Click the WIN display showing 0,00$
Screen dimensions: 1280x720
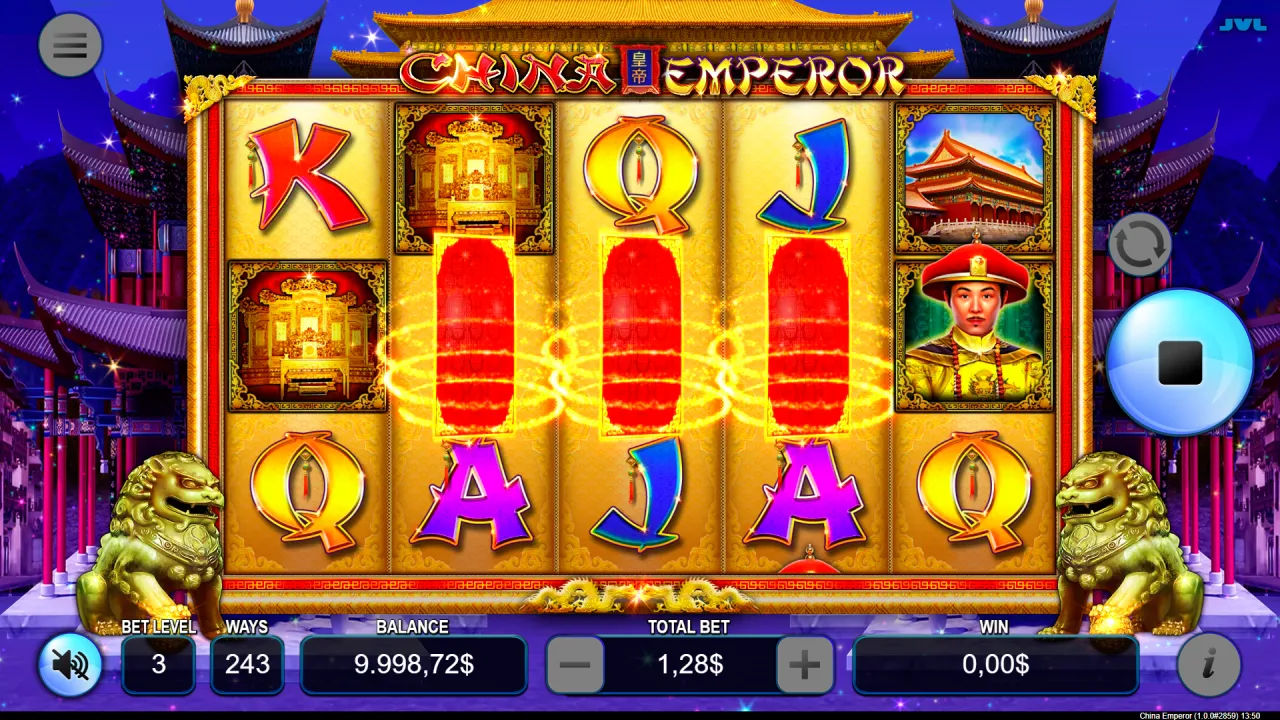(x=996, y=663)
